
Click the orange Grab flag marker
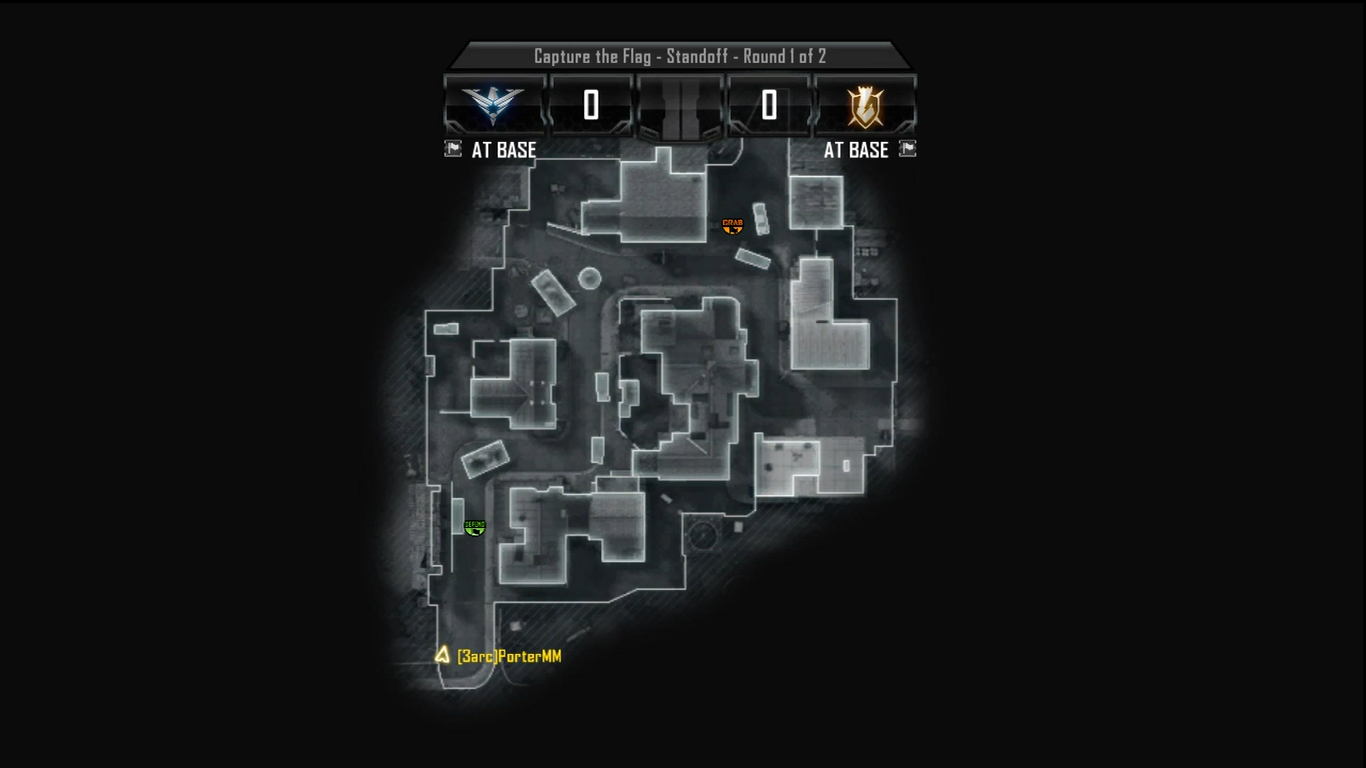click(x=733, y=226)
